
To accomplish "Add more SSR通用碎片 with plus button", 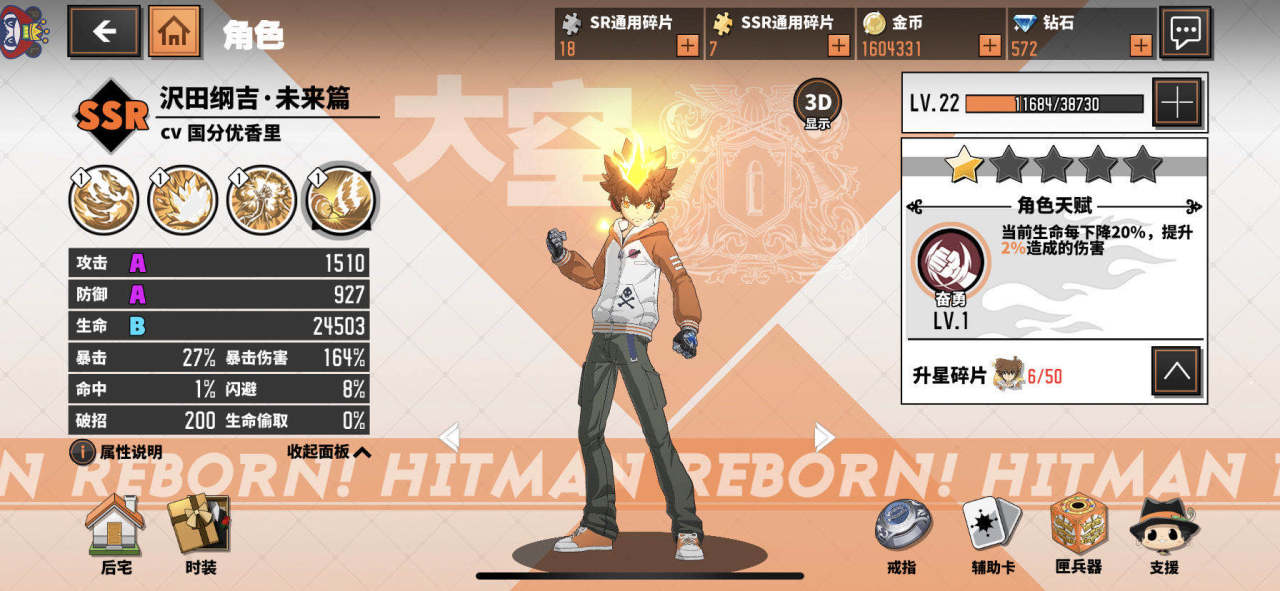I will coord(839,45).
